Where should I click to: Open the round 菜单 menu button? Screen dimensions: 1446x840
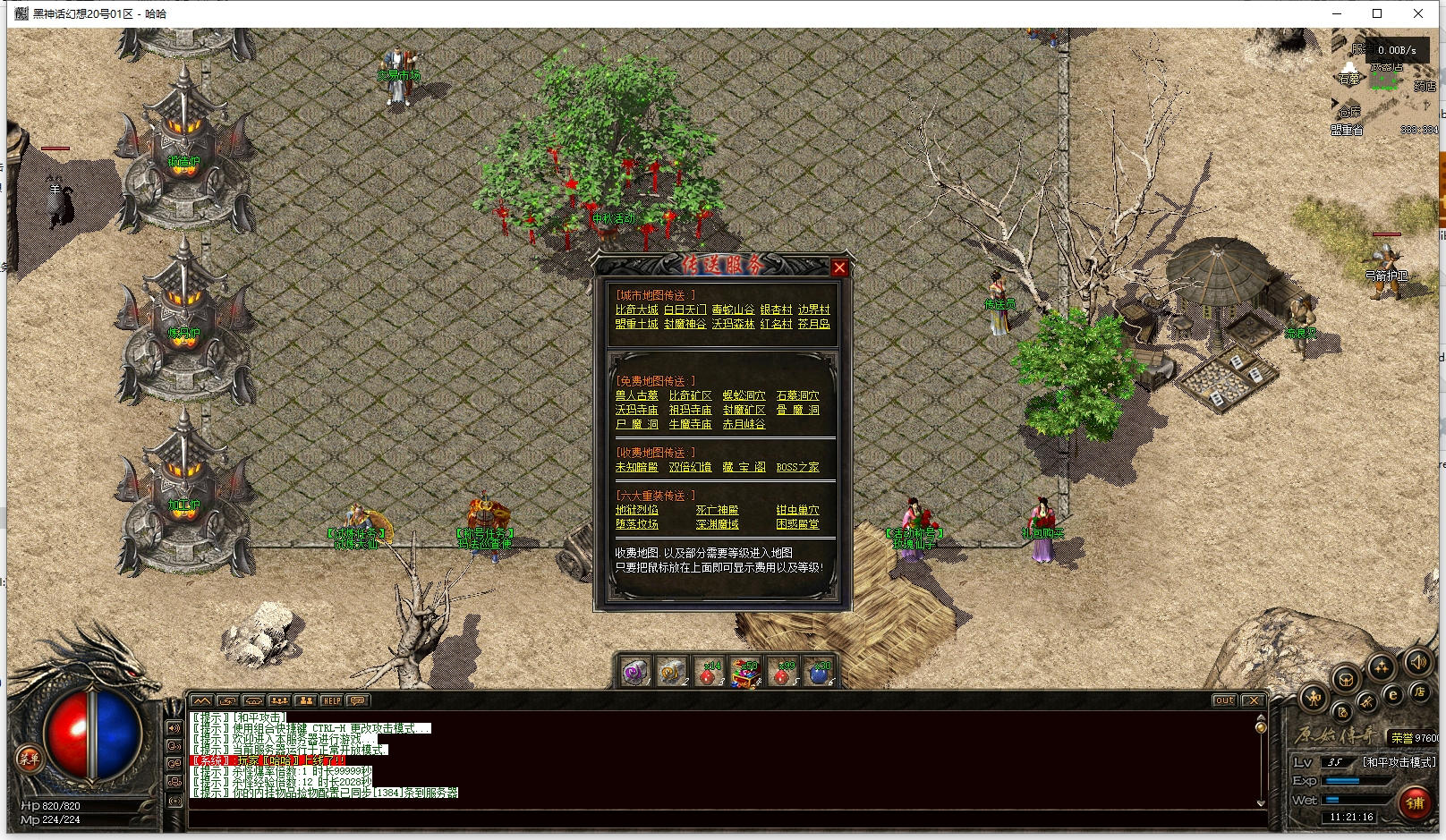(x=29, y=759)
